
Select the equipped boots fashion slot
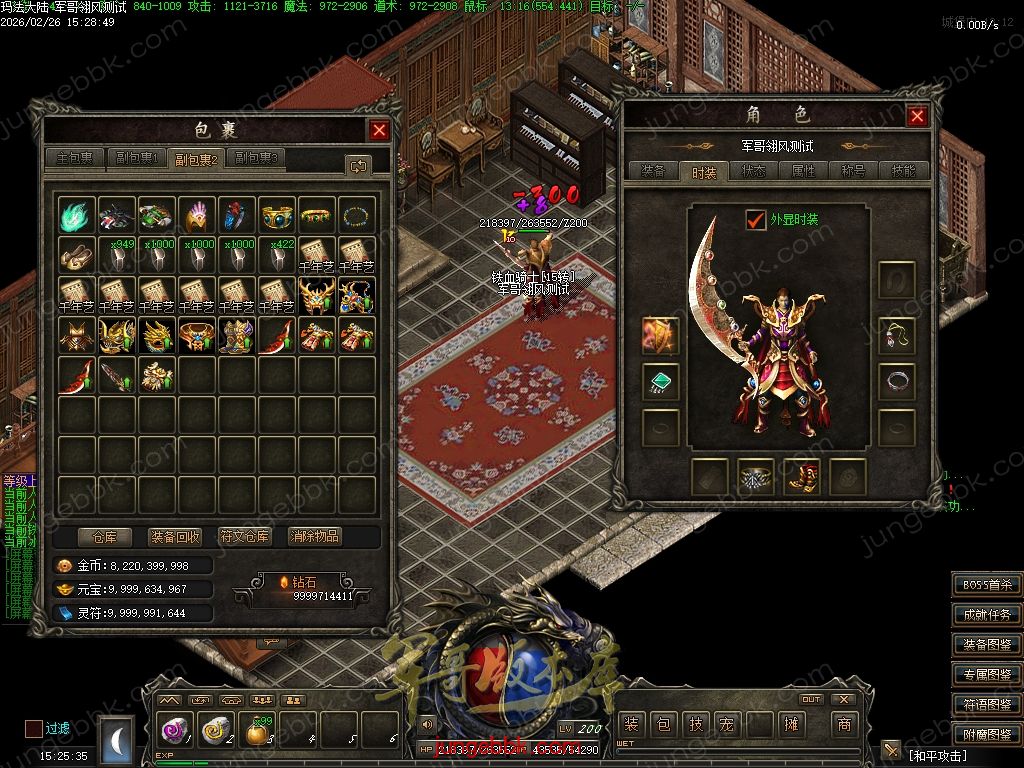(x=802, y=477)
